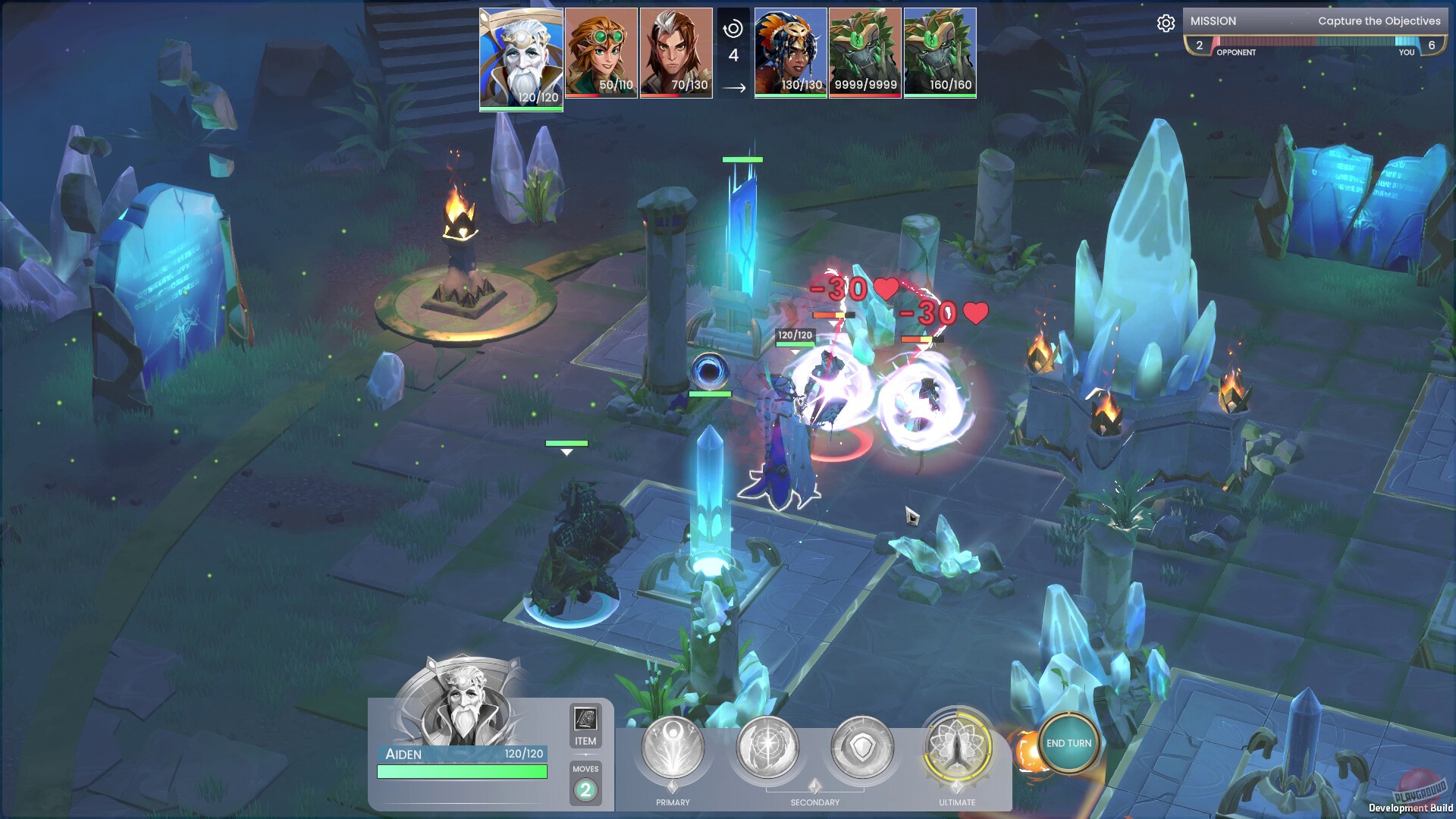This screenshot has width=1456, height=819.
Task: Click the turn rewind icon next to counter
Action: (732, 27)
